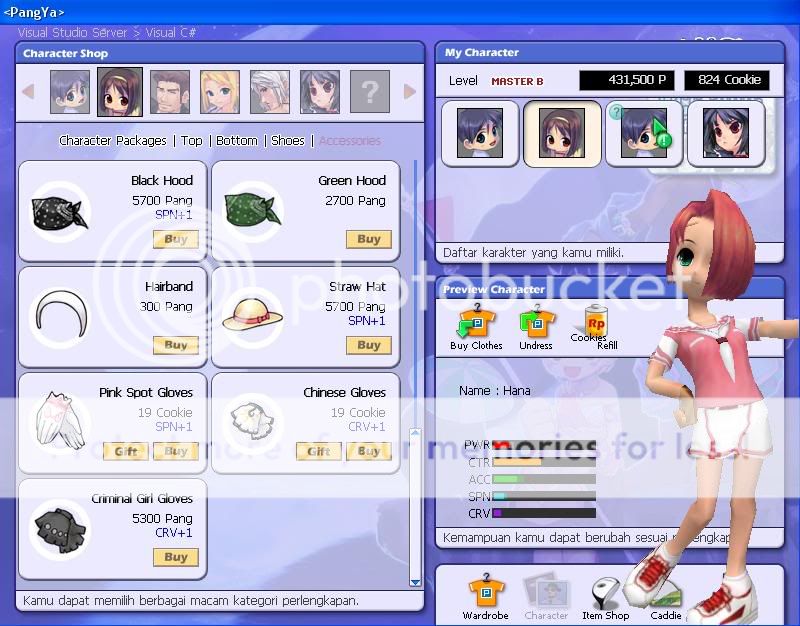The height and width of the screenshot is (626, 800).
Task: Buy the Straw Hat
Action: tap(368, 345)
